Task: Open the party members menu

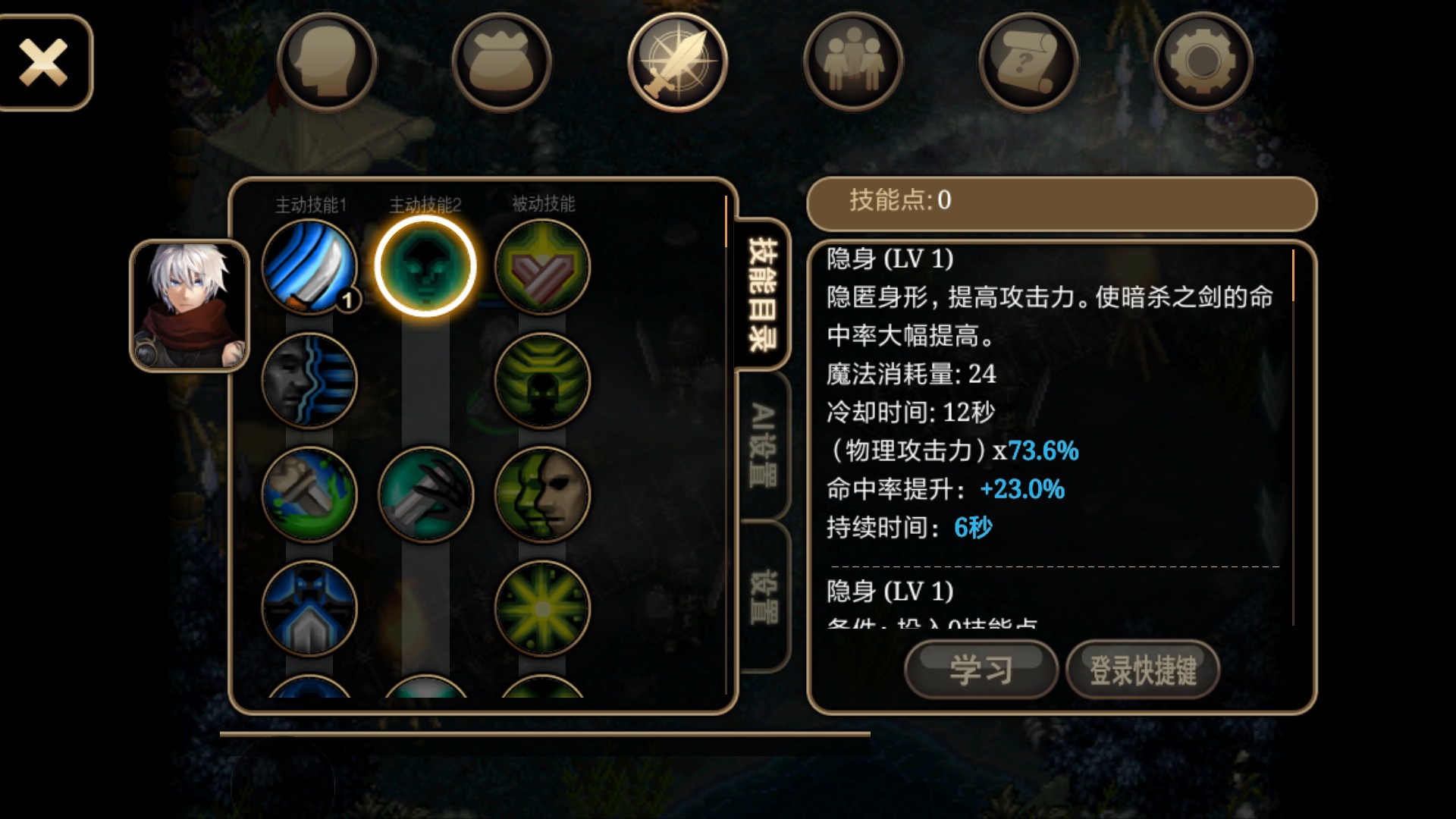Action: point(853,62)
